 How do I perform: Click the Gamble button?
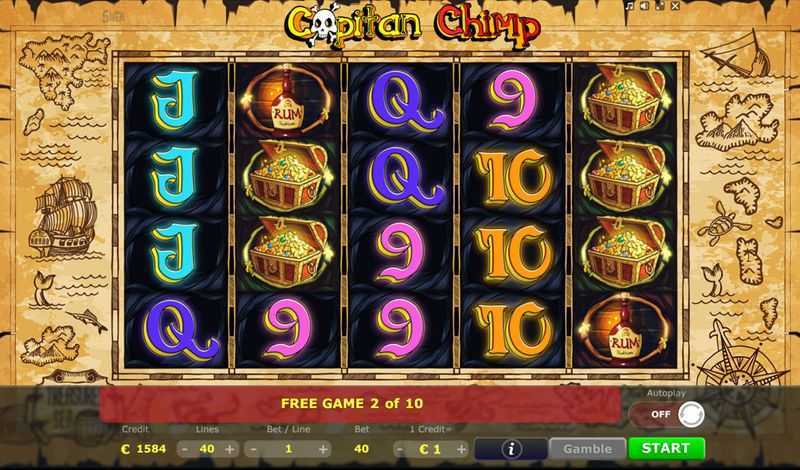587,448
